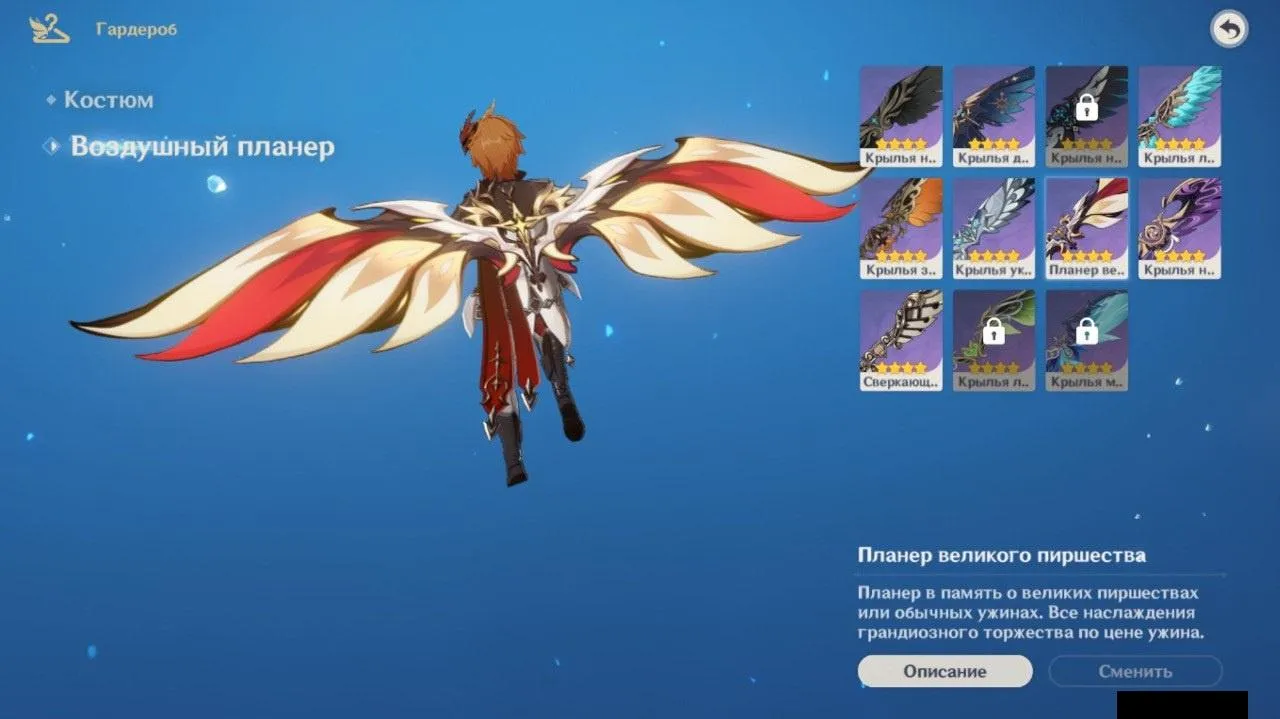Select the black wings with gold trim
Viewport: 1280px width, 719px height.
coord(901,115)
